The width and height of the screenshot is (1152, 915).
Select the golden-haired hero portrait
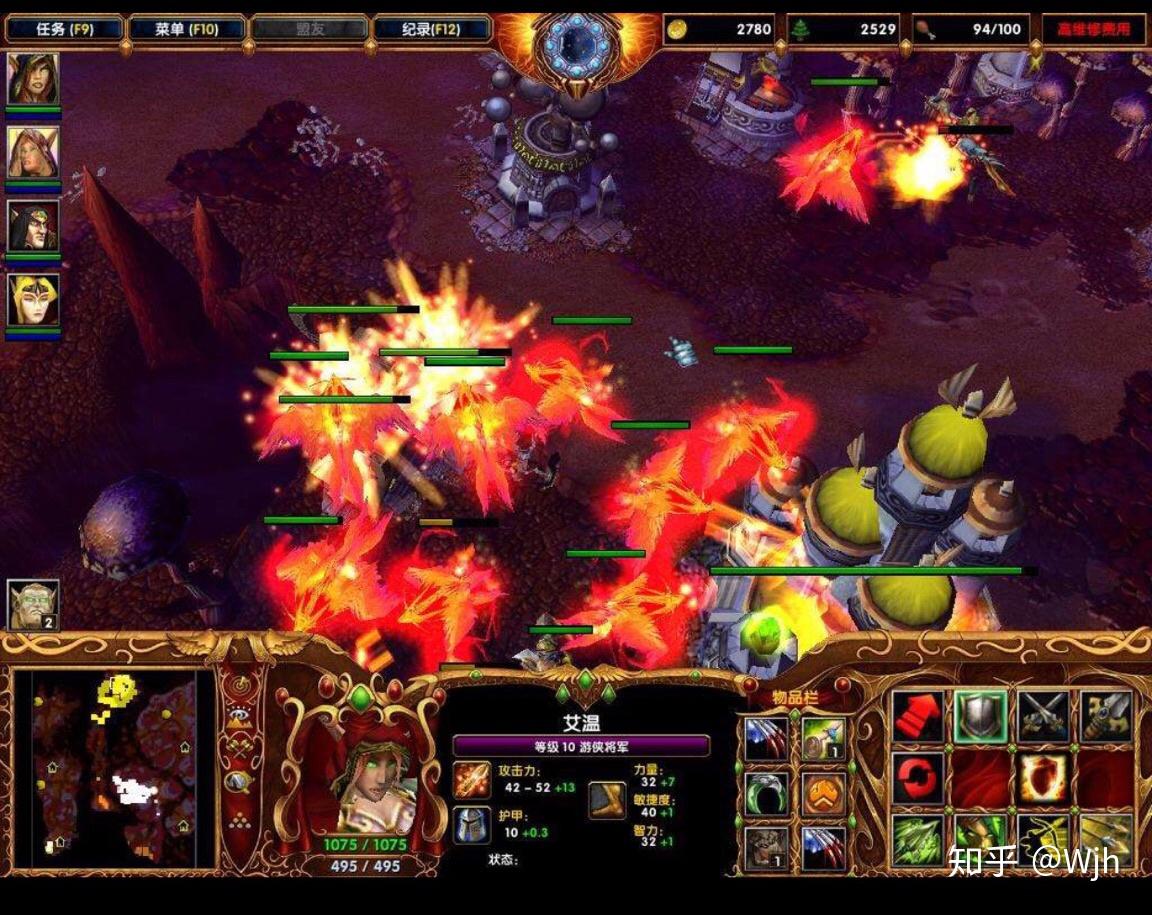click(33, 299)
